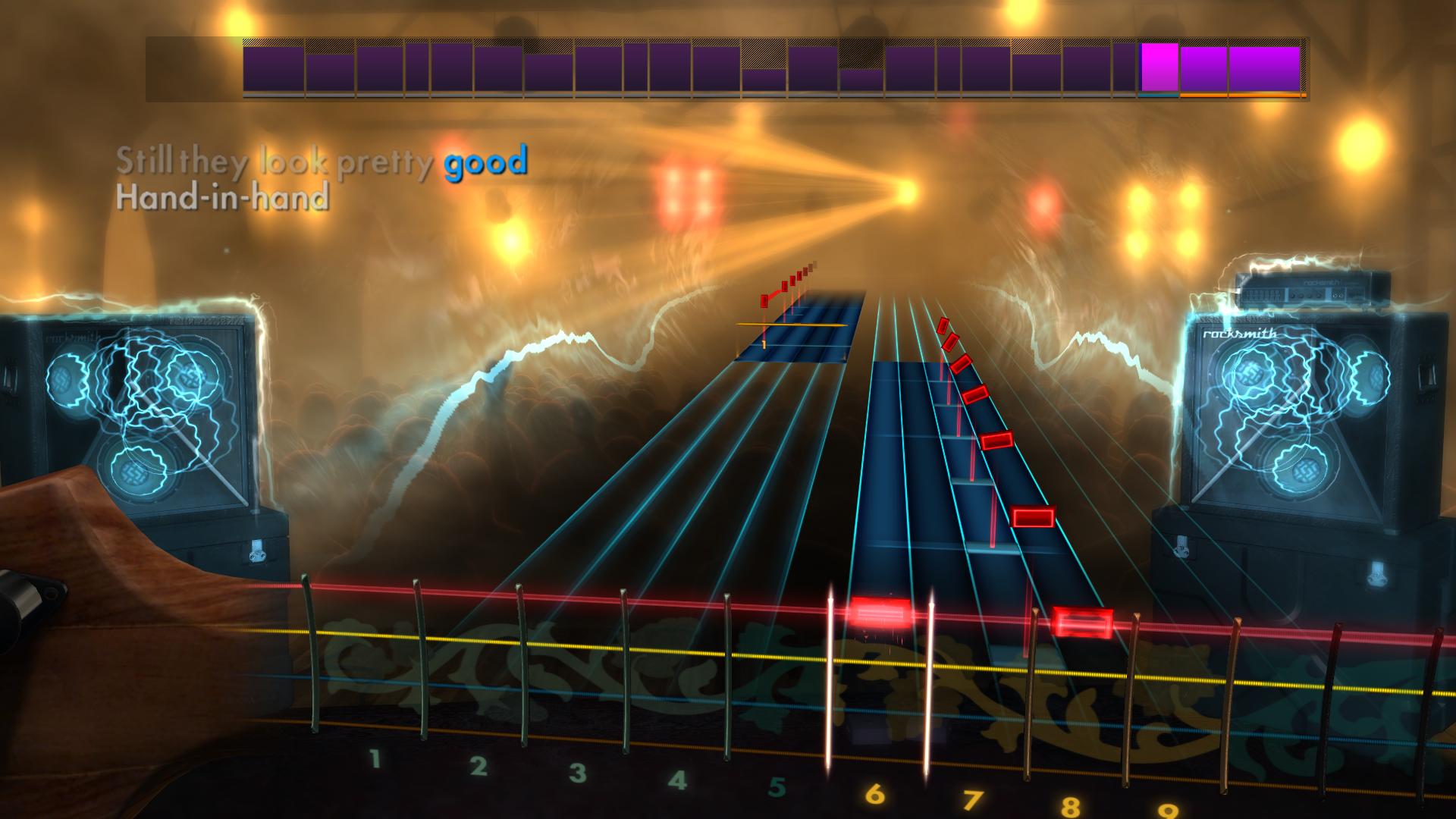1456x819 pixels.
Task: Click the word good in the lyrics
Action: point(483,161)
